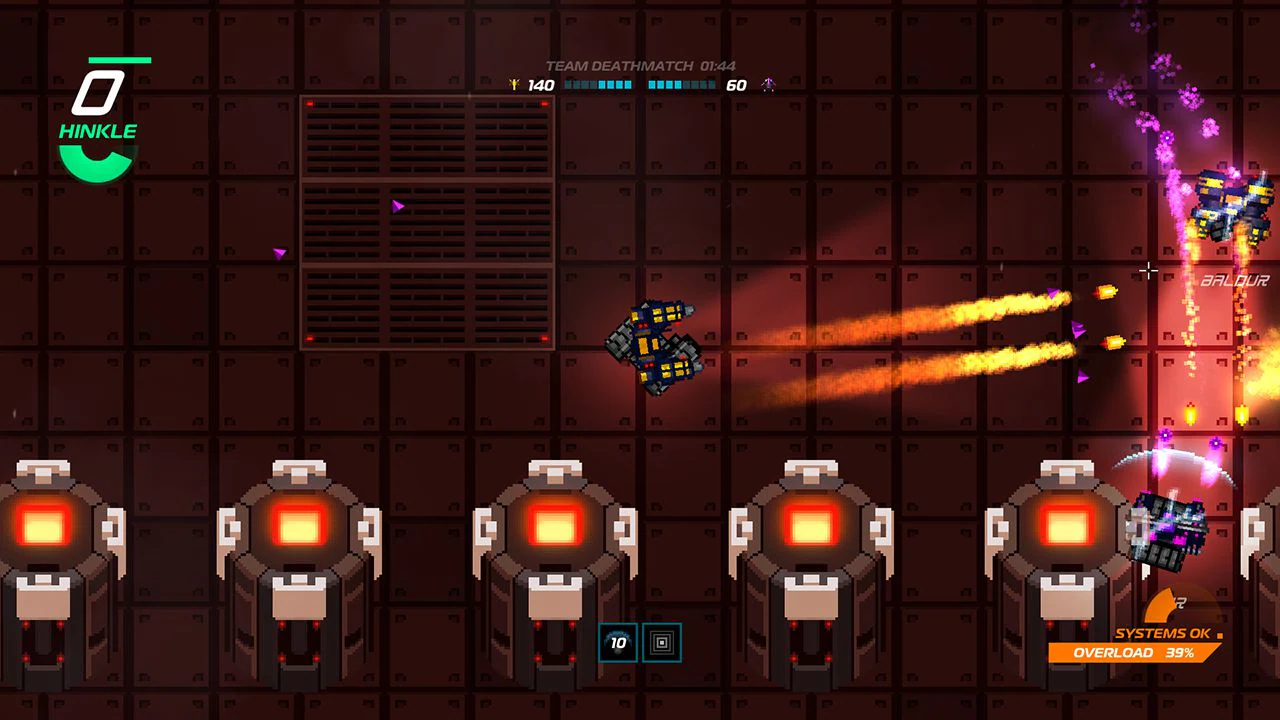Viewport: 1280px width, 720px height.
Task: Click the dark vent grate panel
Action: coord(425,220)
